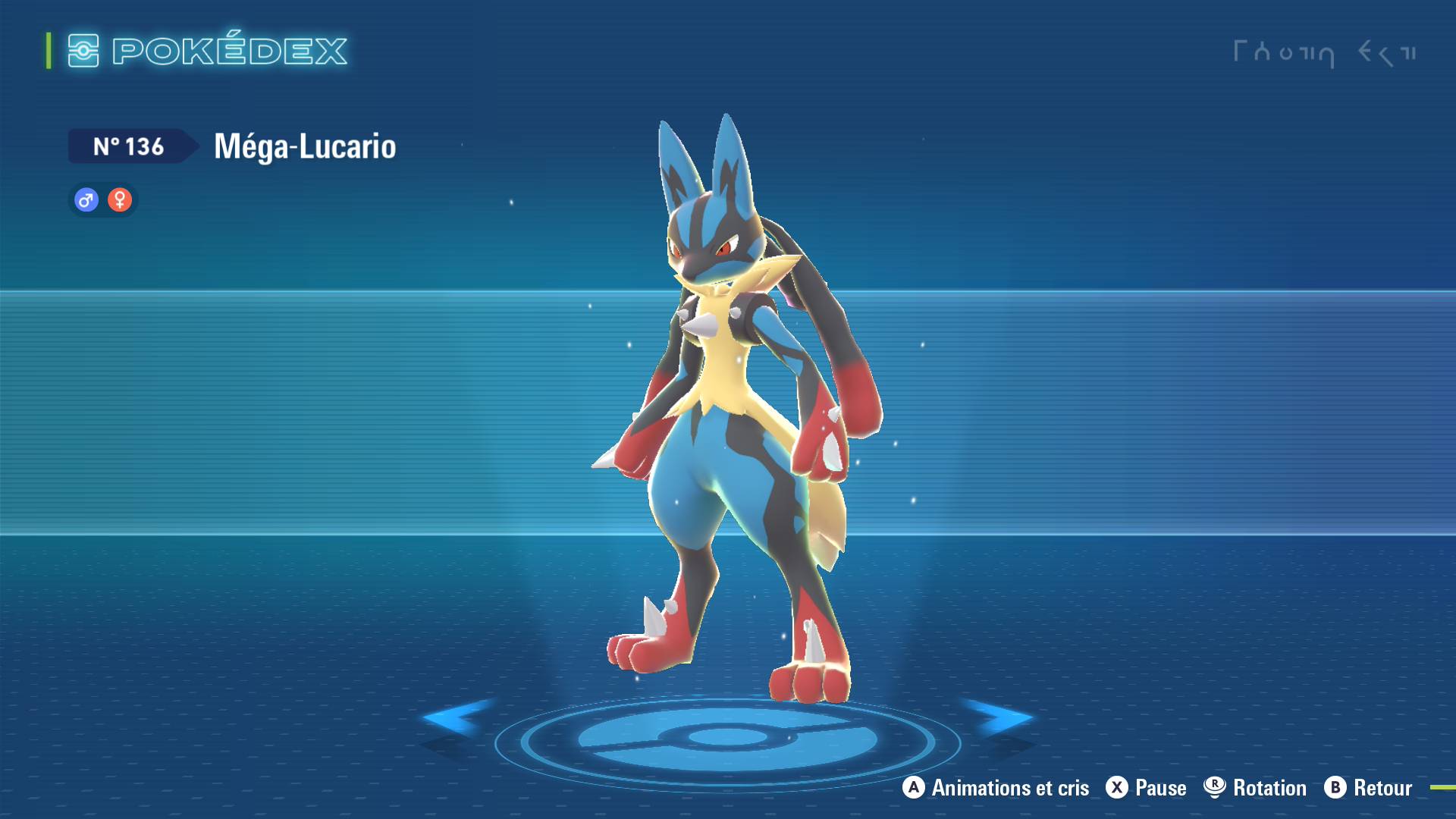This screenshot has width=1456, height=819.
Task: Activate the Rotation control
Action: 1268,788
